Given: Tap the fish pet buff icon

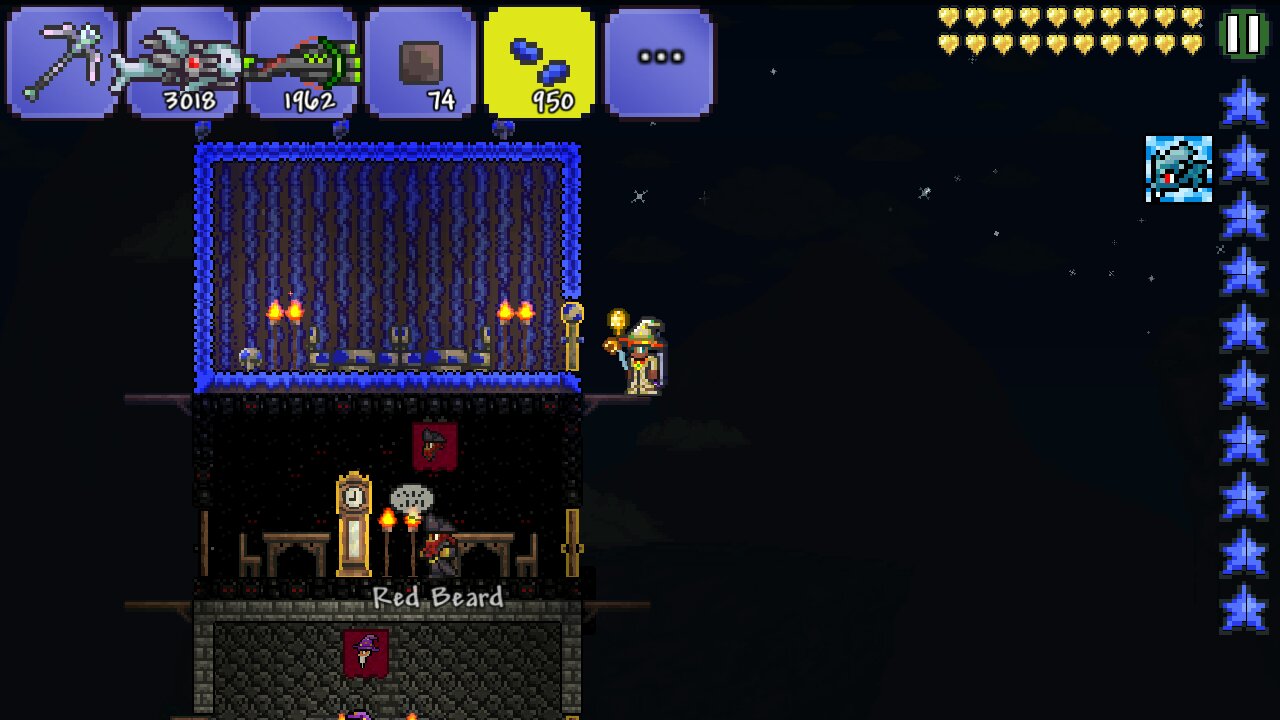Looking at the screenshot, I should pyautogui.click(x=1178, y=169).
